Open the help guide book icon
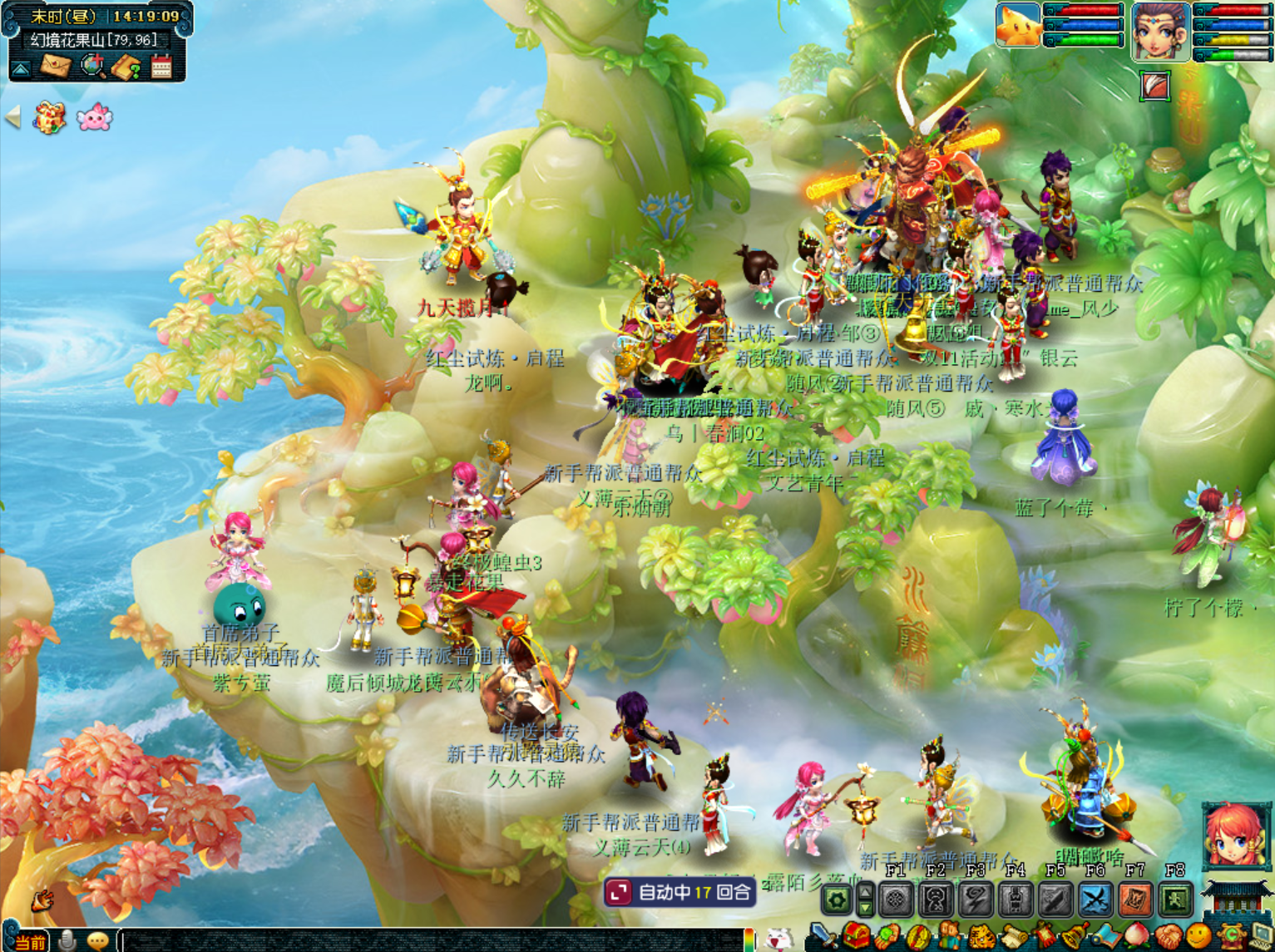The height and width of the screenshot is (952, 1275). pyautogui.click(x=127, y=67)
